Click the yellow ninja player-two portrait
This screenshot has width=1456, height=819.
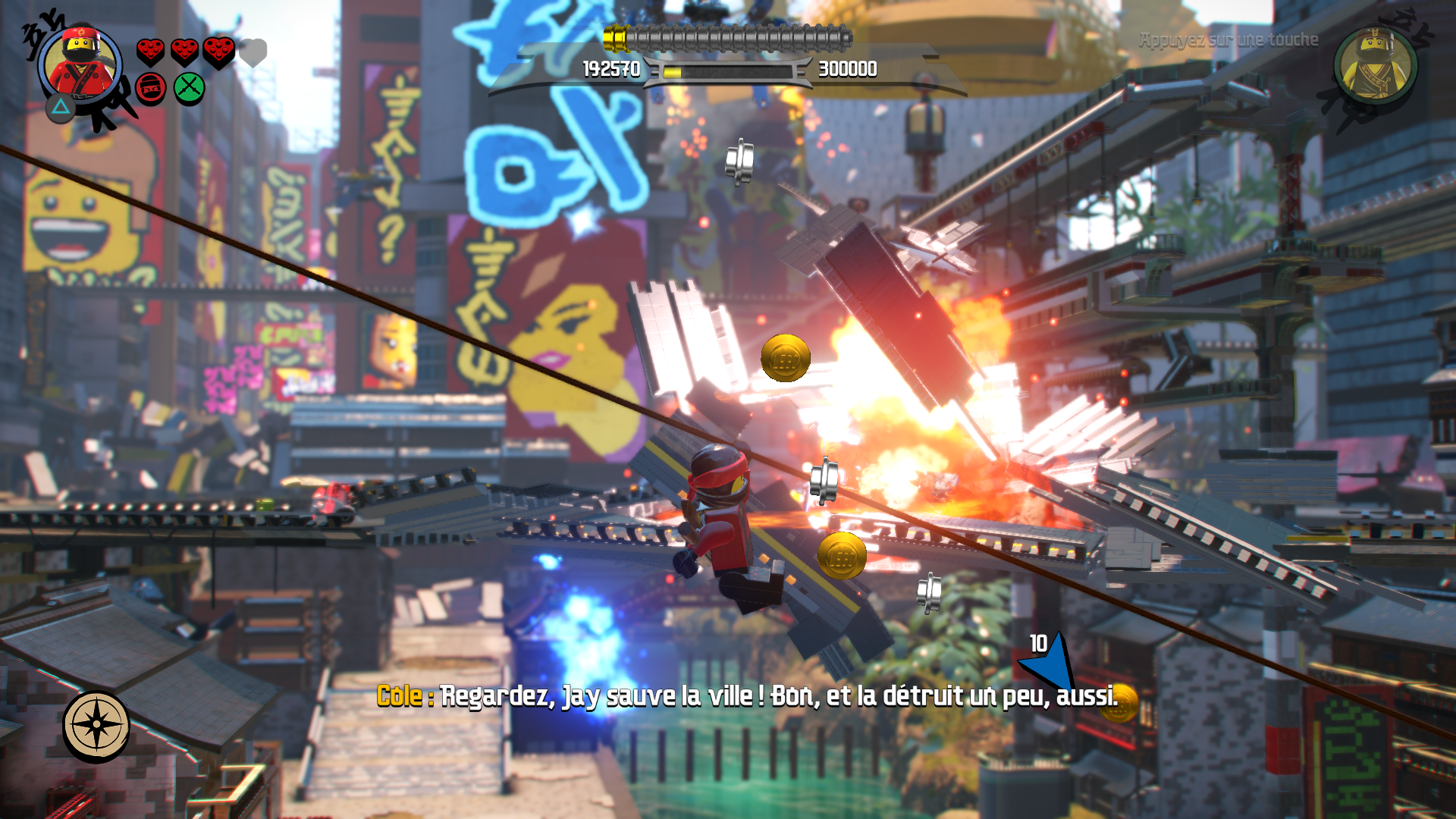point(1374,65)
